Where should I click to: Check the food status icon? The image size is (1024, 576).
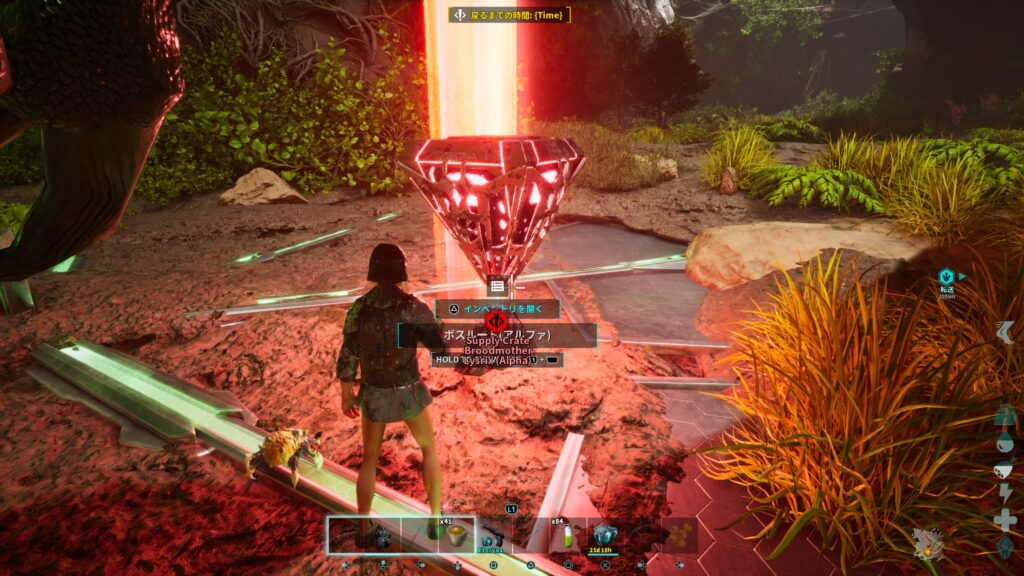(x=1005, y=469)
